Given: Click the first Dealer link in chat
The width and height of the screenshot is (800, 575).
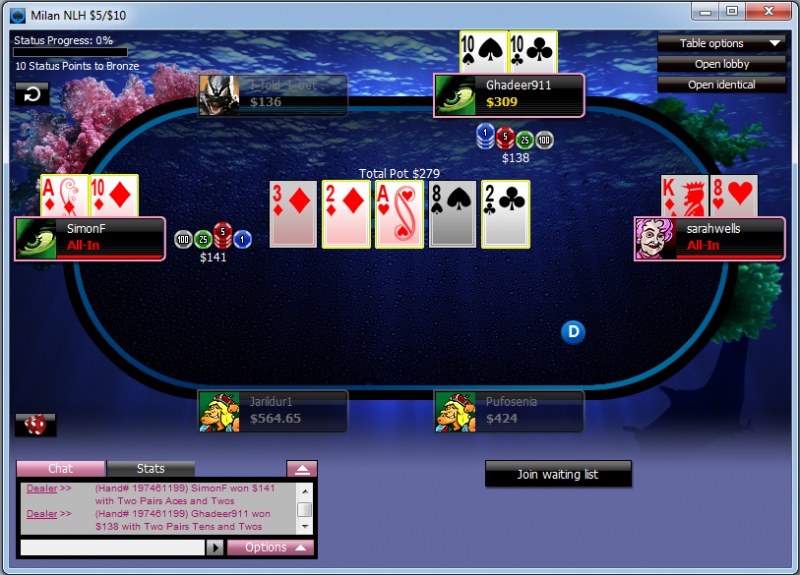Looking at the screenshot, I should point(42,488).
